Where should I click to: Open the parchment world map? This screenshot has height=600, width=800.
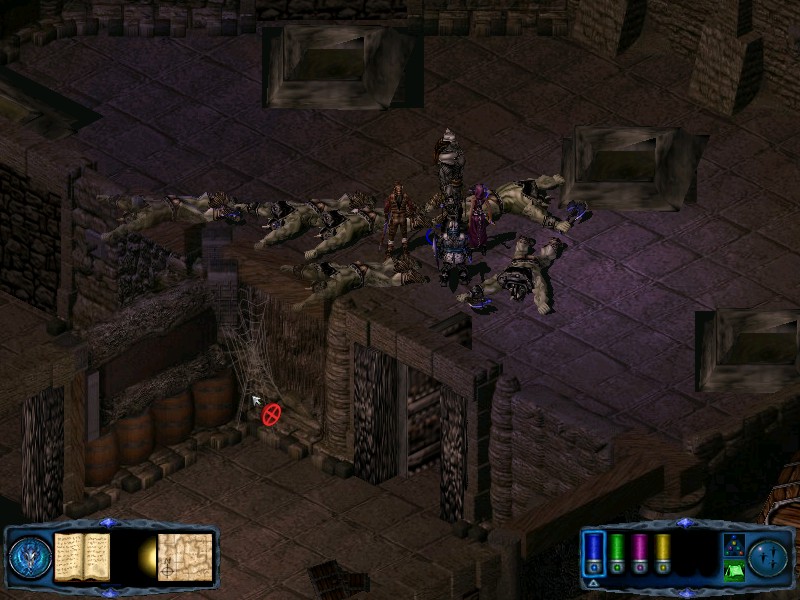point(185,556)
